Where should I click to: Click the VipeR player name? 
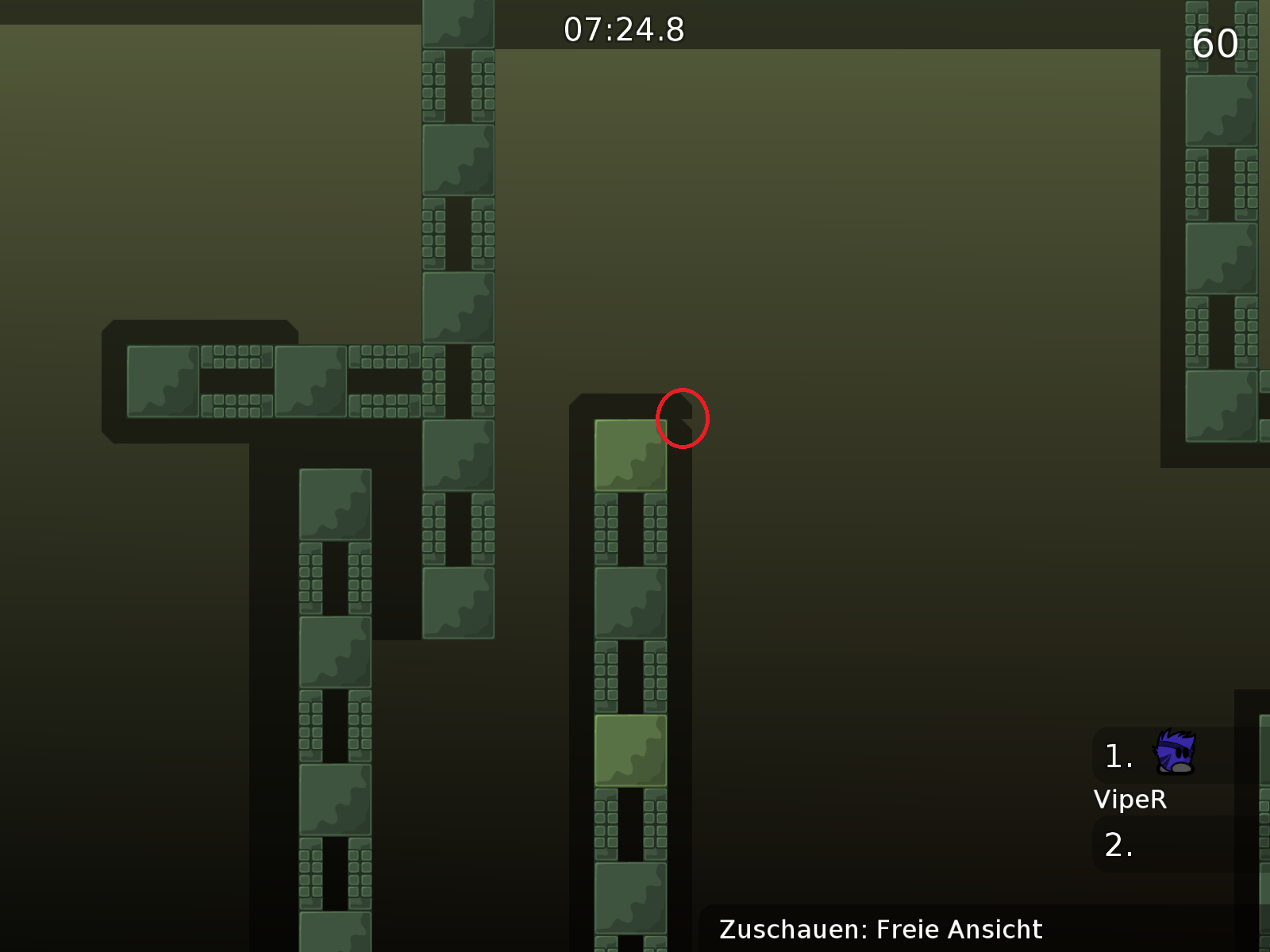(1130, 799)
